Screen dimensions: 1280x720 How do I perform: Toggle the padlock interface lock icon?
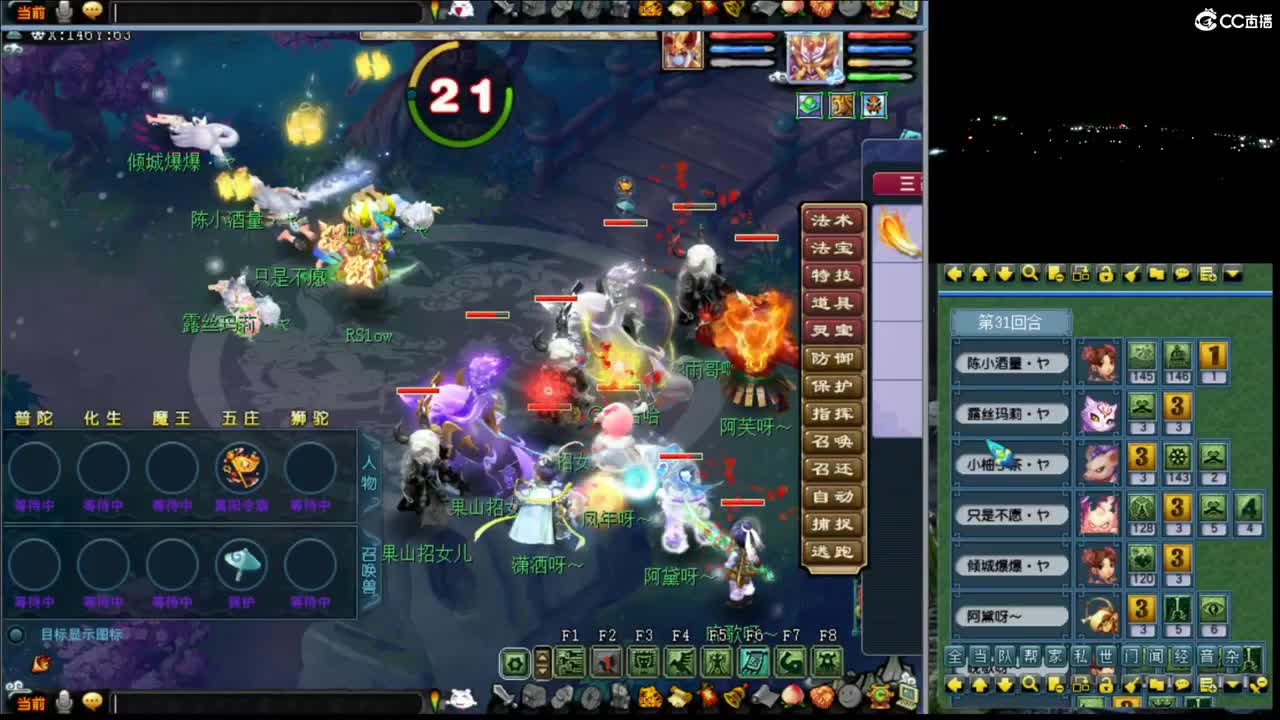coord(1106,275)
